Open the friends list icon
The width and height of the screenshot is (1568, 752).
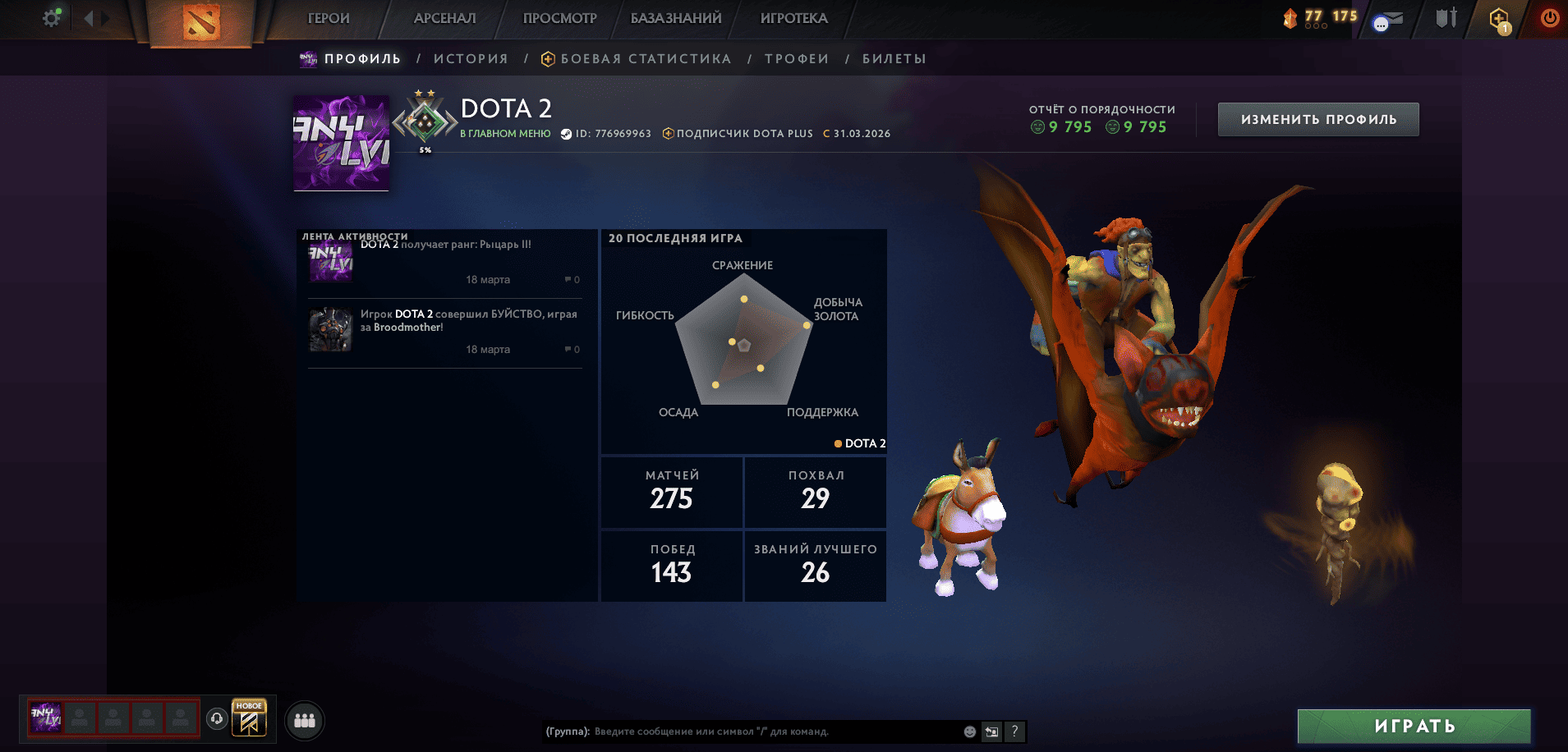[x=303, y=720]
